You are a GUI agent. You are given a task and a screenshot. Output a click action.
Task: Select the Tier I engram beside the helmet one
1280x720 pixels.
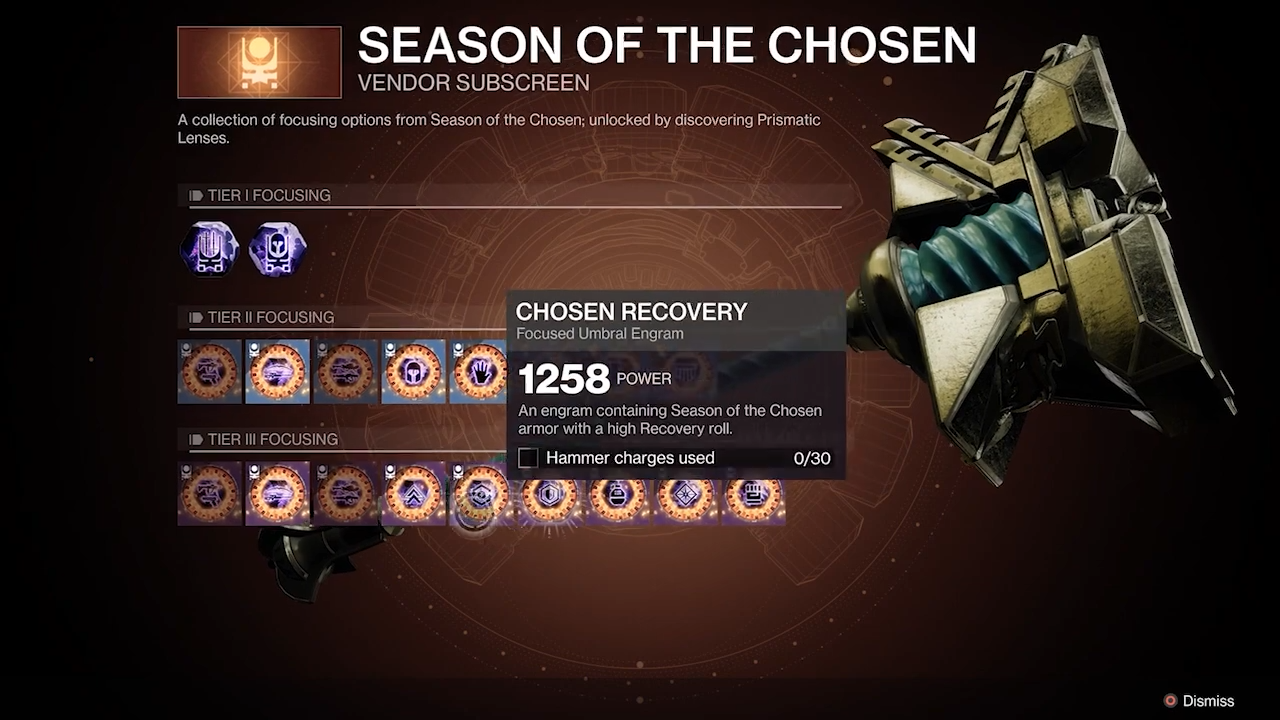pyautogui.click(x=210, y=250)
